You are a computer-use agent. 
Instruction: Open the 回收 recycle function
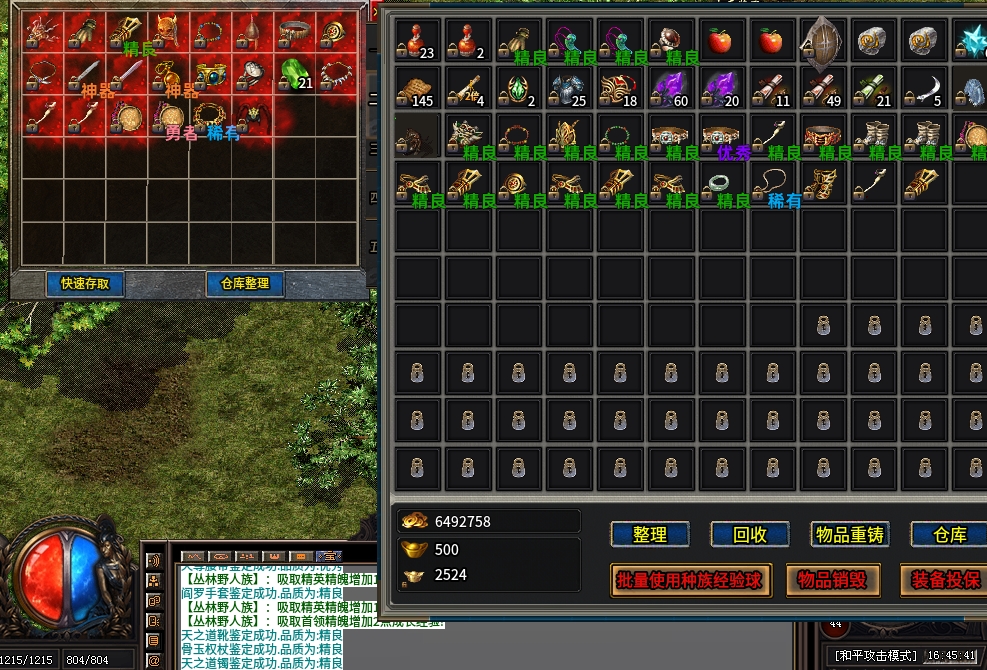tap(750, 535)
